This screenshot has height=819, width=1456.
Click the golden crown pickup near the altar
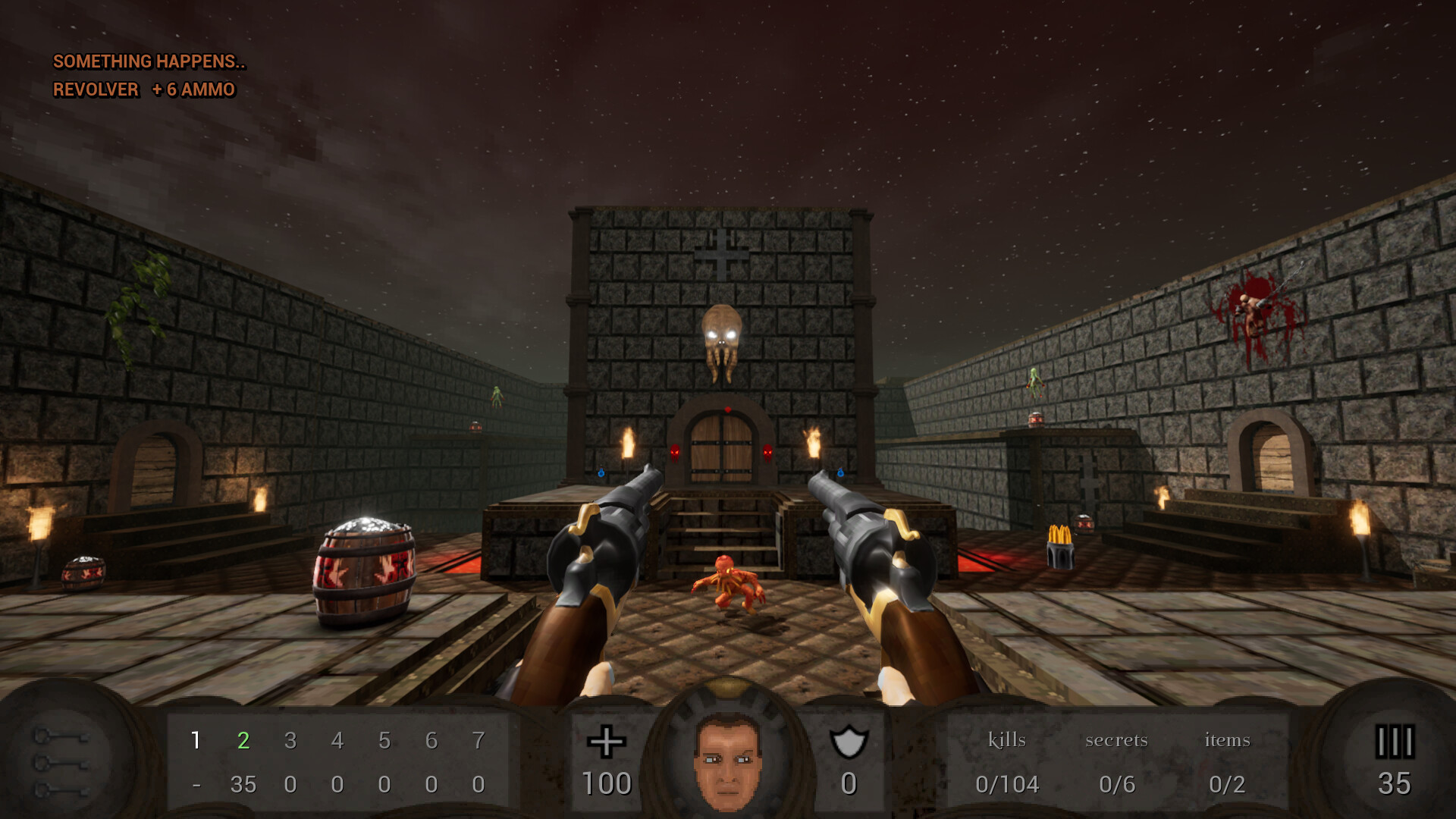(1060, 535)
